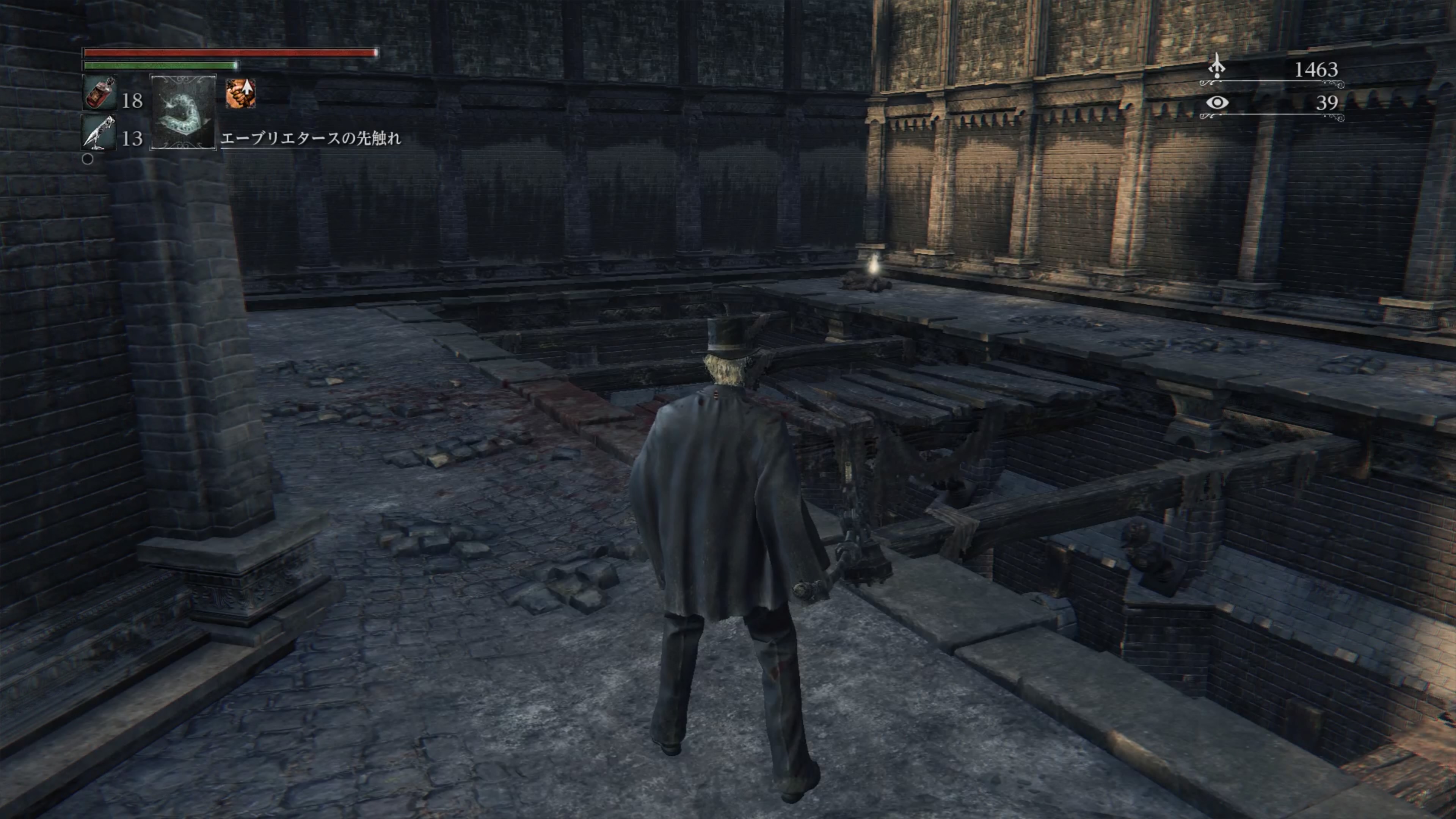Click the orange fist buff icon
Viewport: 1456px width, 819px height.
pyautogui.click(x=241, y=93)
